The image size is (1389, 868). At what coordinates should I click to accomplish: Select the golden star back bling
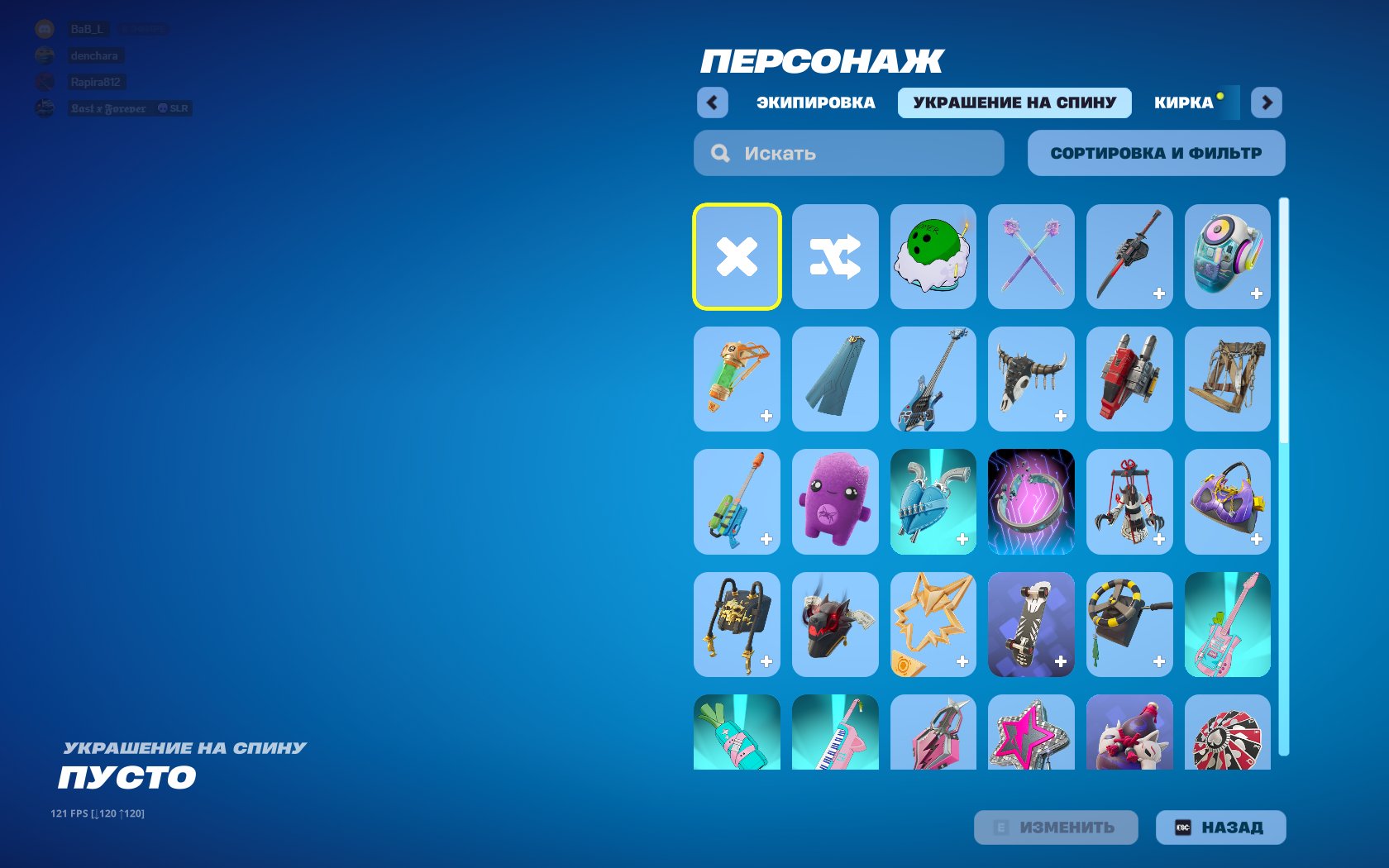click(933, 624)
